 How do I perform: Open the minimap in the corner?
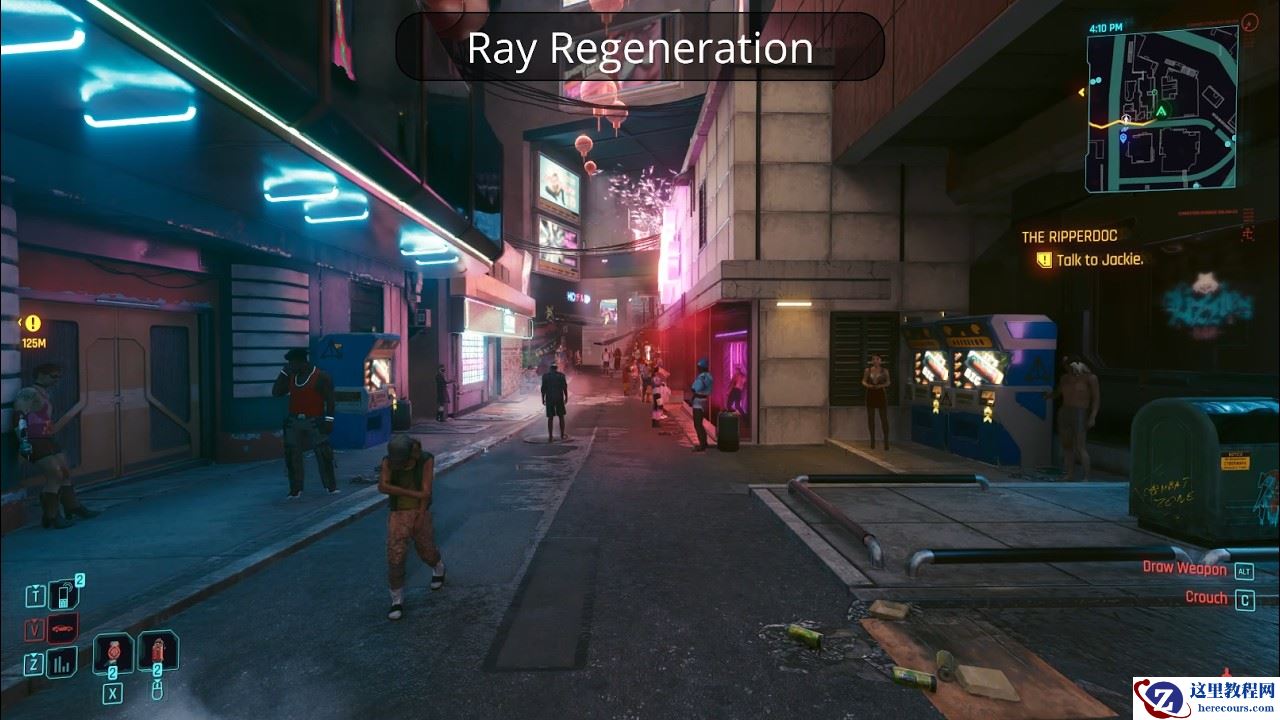click(x=1161, y=106)
